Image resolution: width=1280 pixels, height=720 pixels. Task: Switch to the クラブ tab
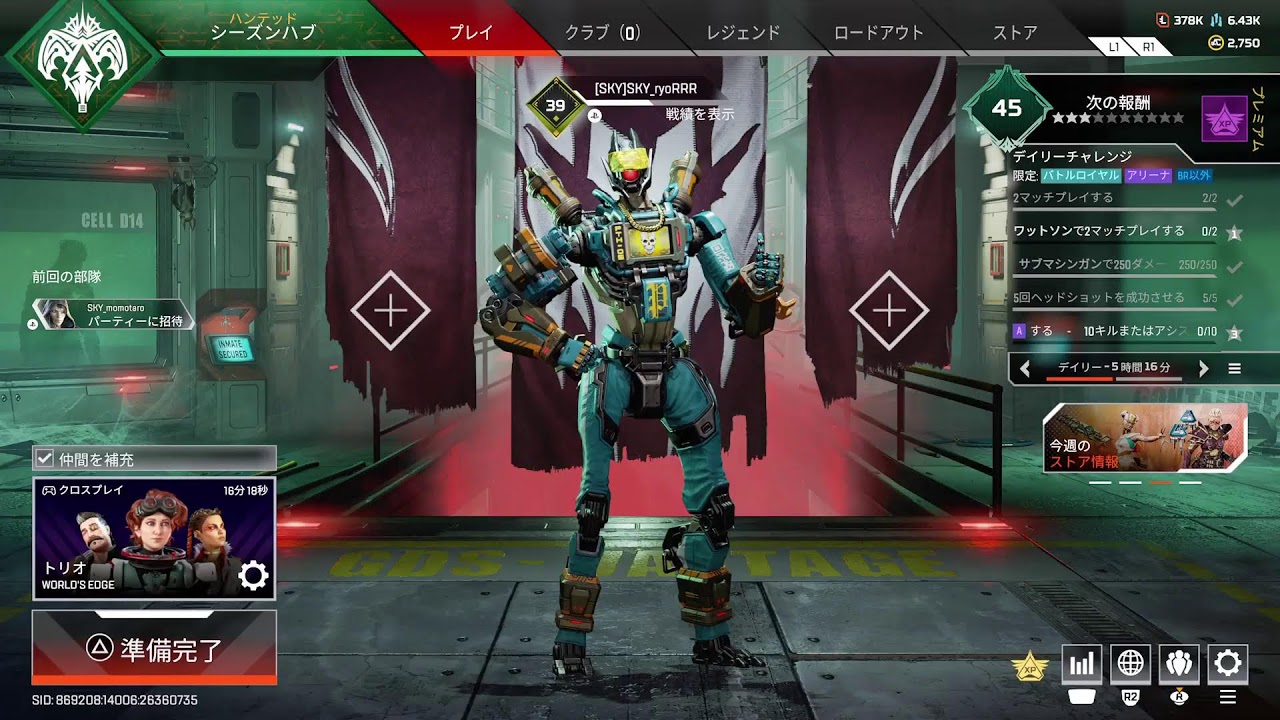[x=602, y=32]
